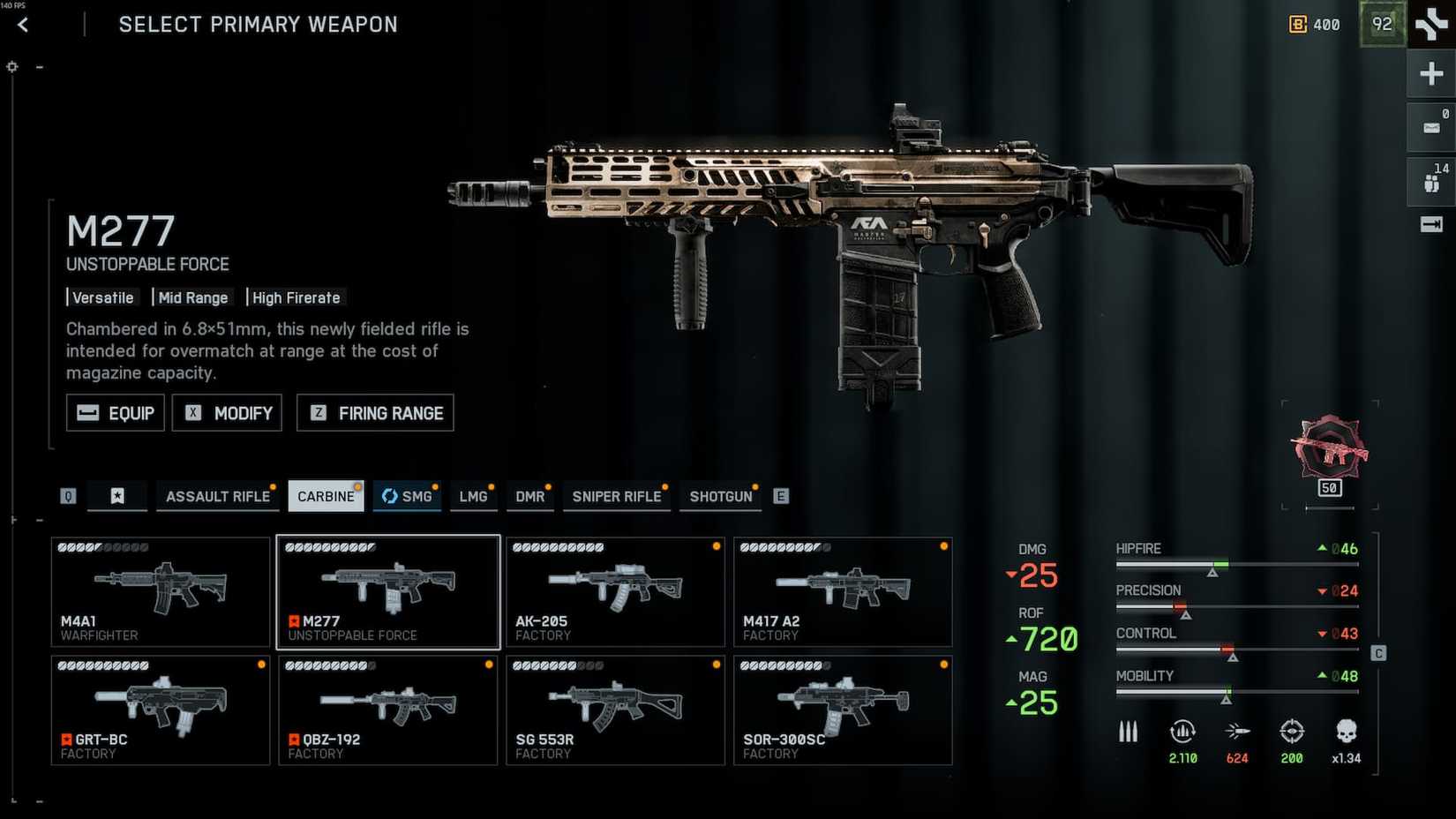Viewport: 1456px width, 819px height.
Task: Select the M4A1 Warfighter tile
Action: coord(161,591)
